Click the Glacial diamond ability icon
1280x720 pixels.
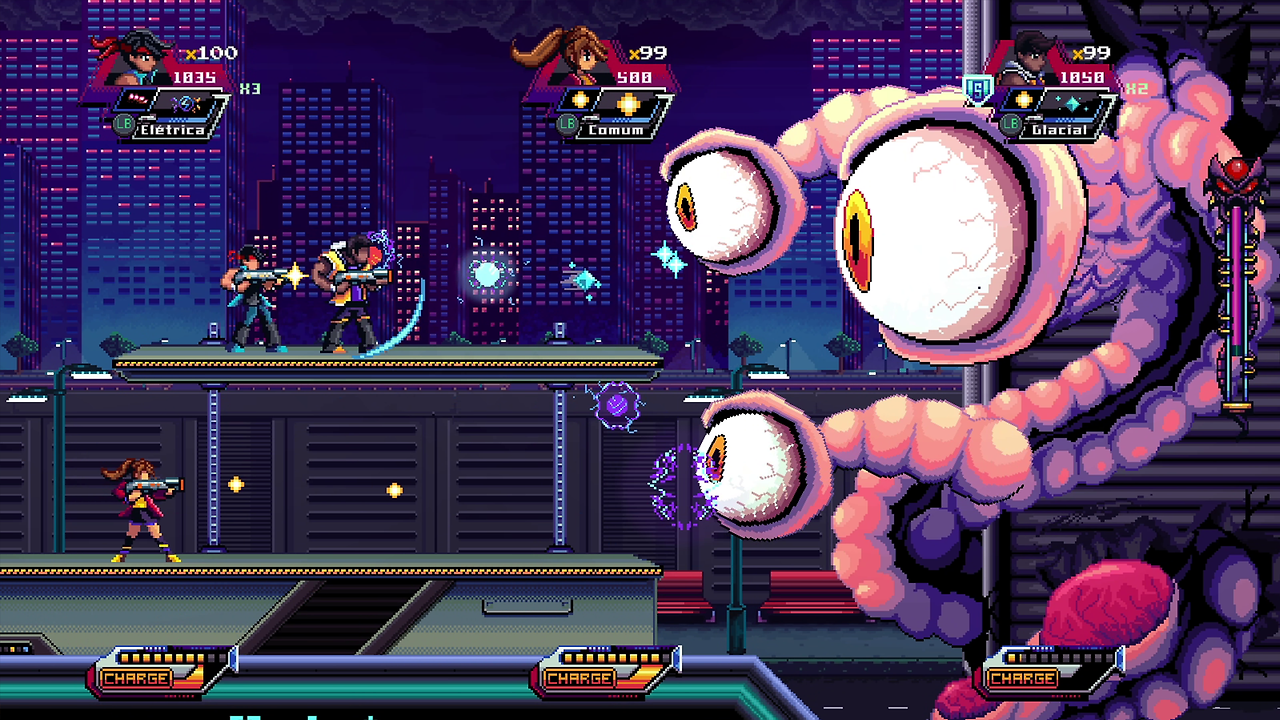coord(1071,103)
